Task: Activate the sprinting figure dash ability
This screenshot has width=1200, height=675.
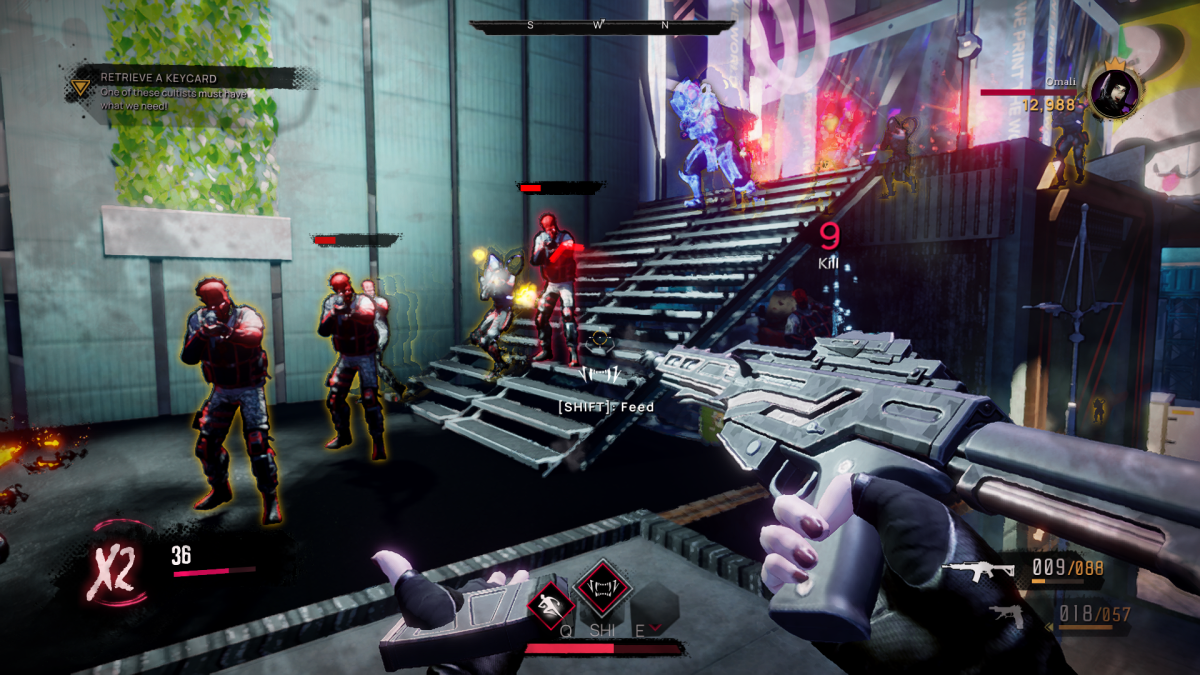Action: [x=549, y=602]
